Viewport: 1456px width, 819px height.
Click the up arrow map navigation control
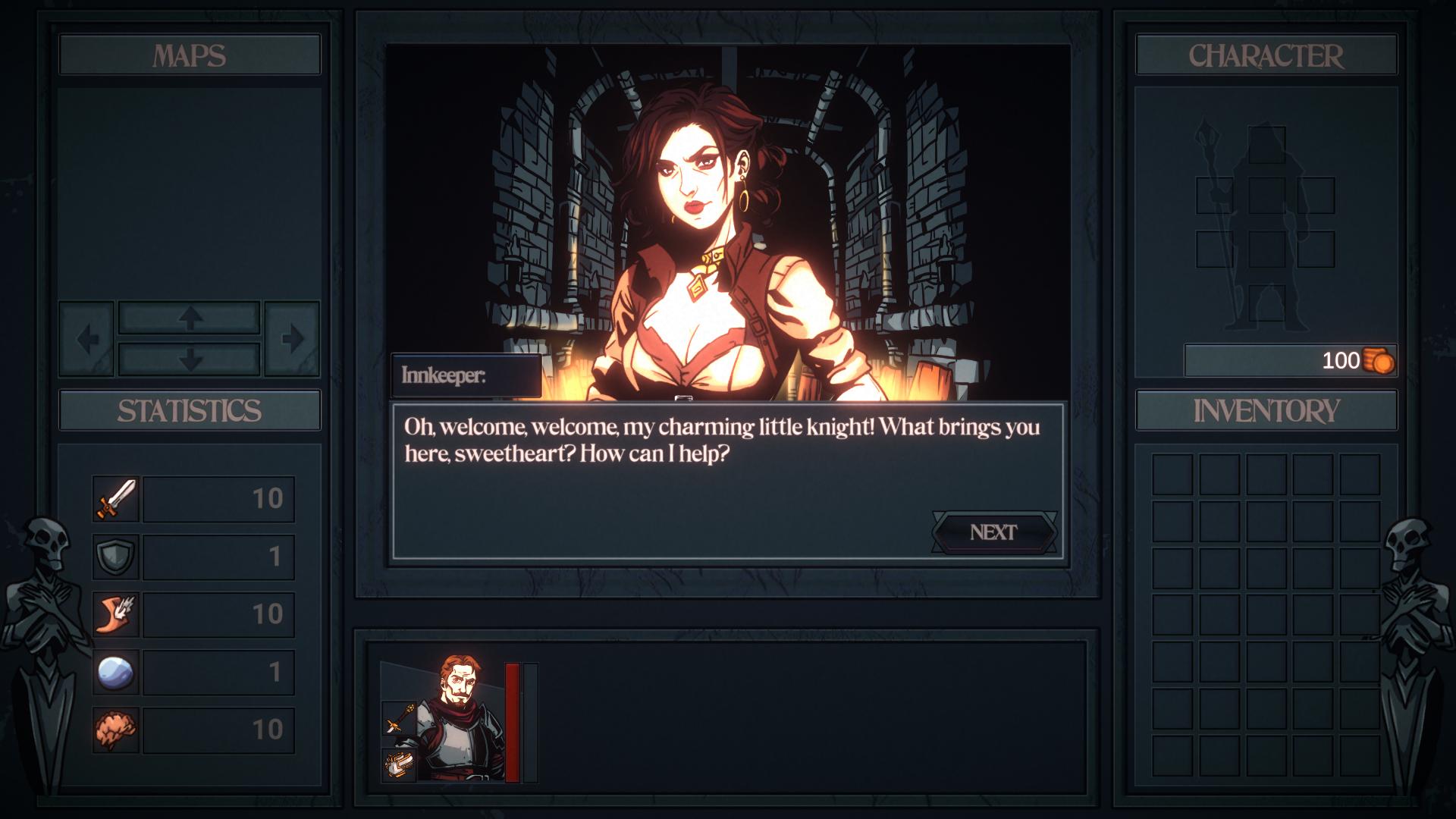(189, 319)
